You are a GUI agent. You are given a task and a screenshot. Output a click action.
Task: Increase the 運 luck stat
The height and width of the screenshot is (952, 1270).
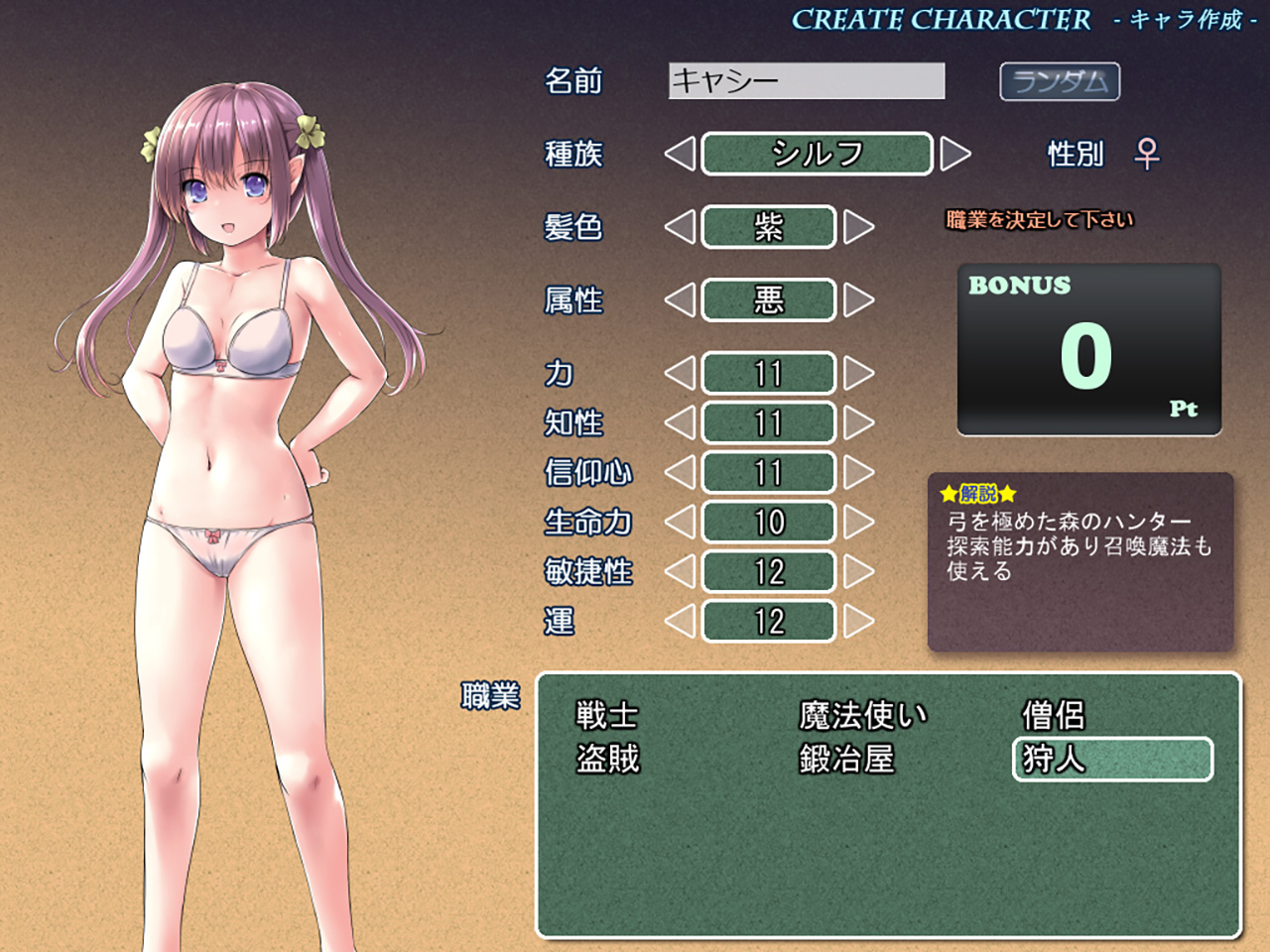click(x=858, y=622)
